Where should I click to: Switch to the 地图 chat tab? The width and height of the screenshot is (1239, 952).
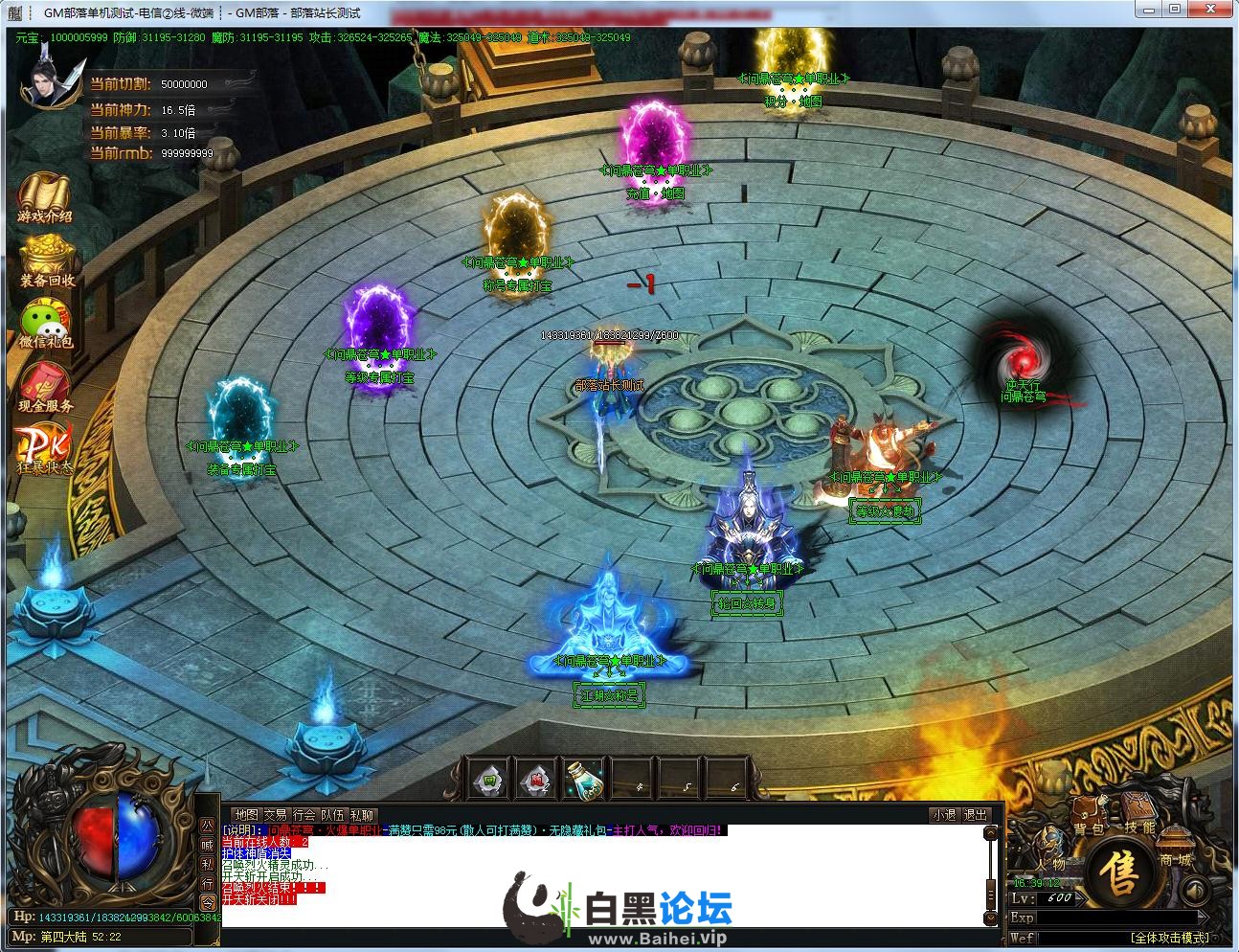246,815
